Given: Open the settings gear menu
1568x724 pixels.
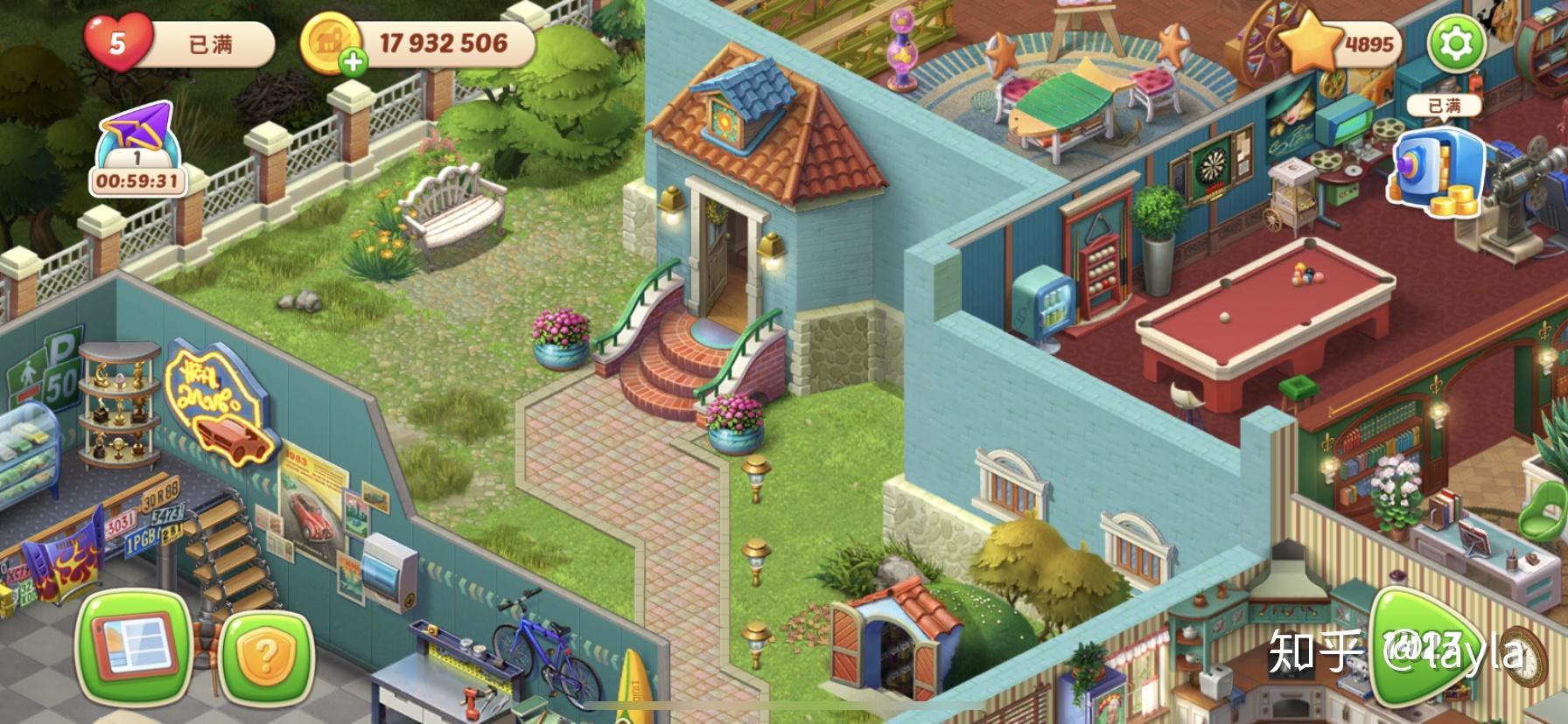Looking at the screenshot, I should [x=1456, y=43].
